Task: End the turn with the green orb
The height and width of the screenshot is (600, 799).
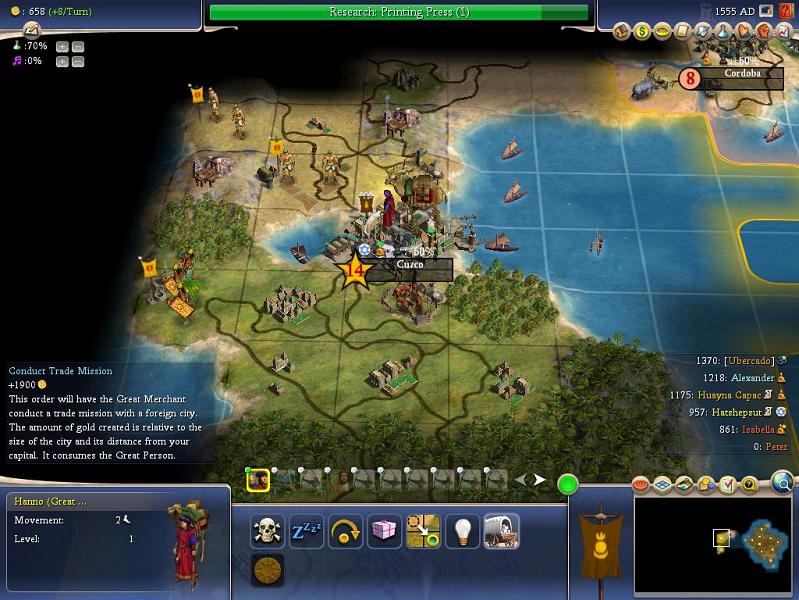Action: tap(568, 485)
